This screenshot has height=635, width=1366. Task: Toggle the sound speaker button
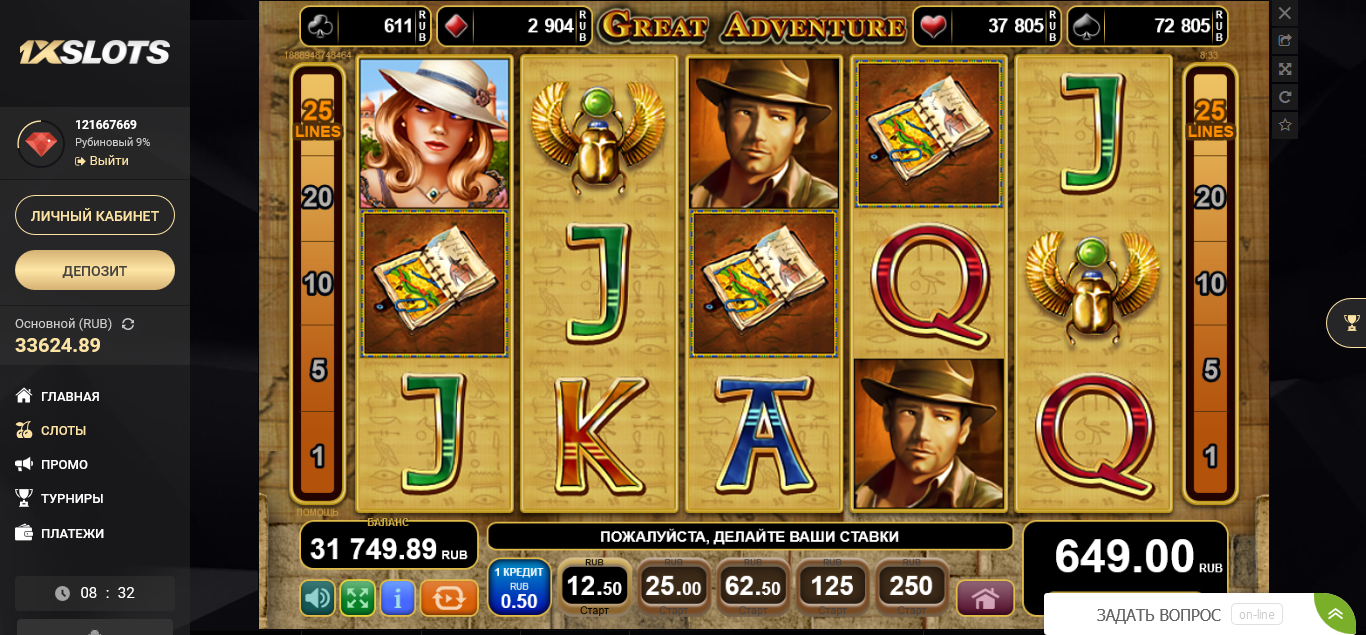pos(318,598)
